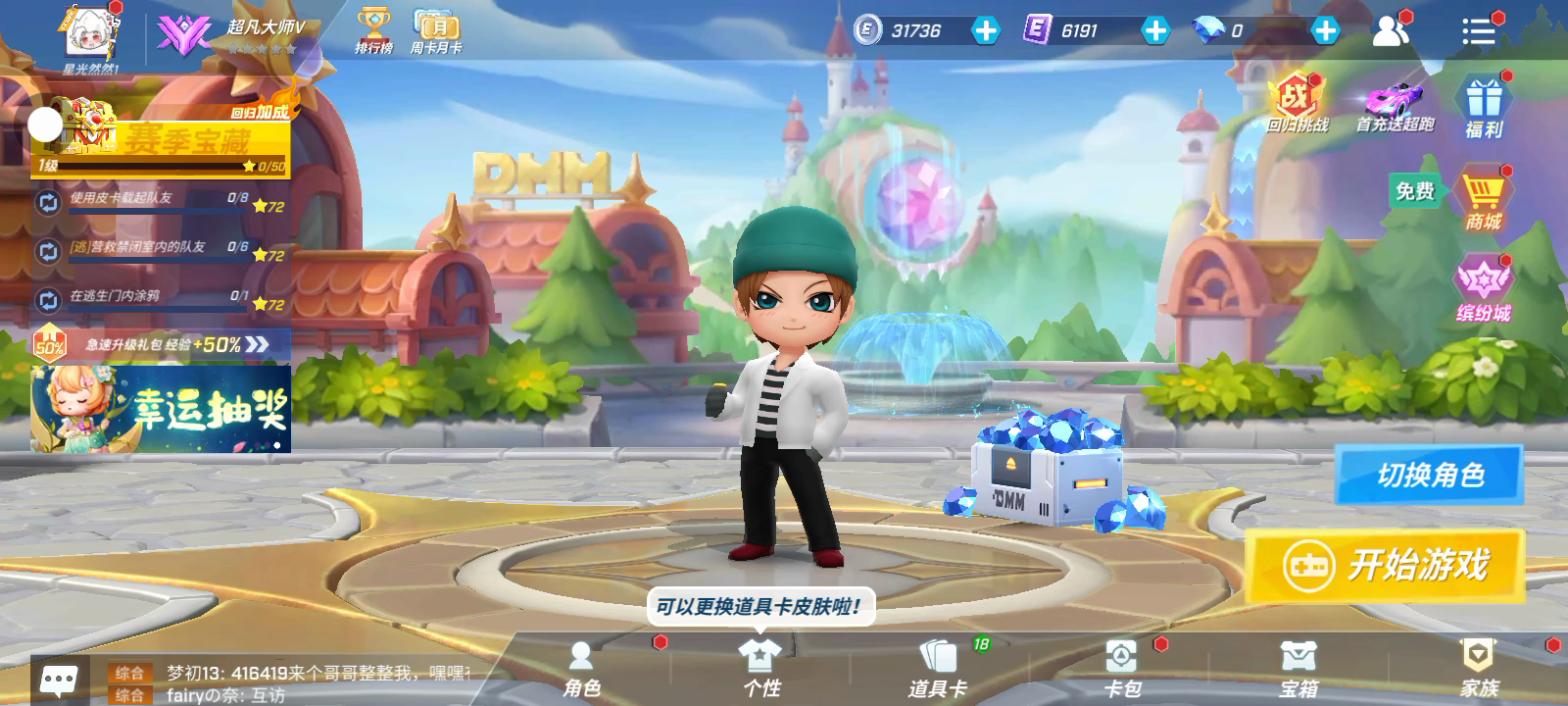Screen dimensions: 1568x706
Task: Open the 卡包 card pack tab
Action: pos(1121,670)
